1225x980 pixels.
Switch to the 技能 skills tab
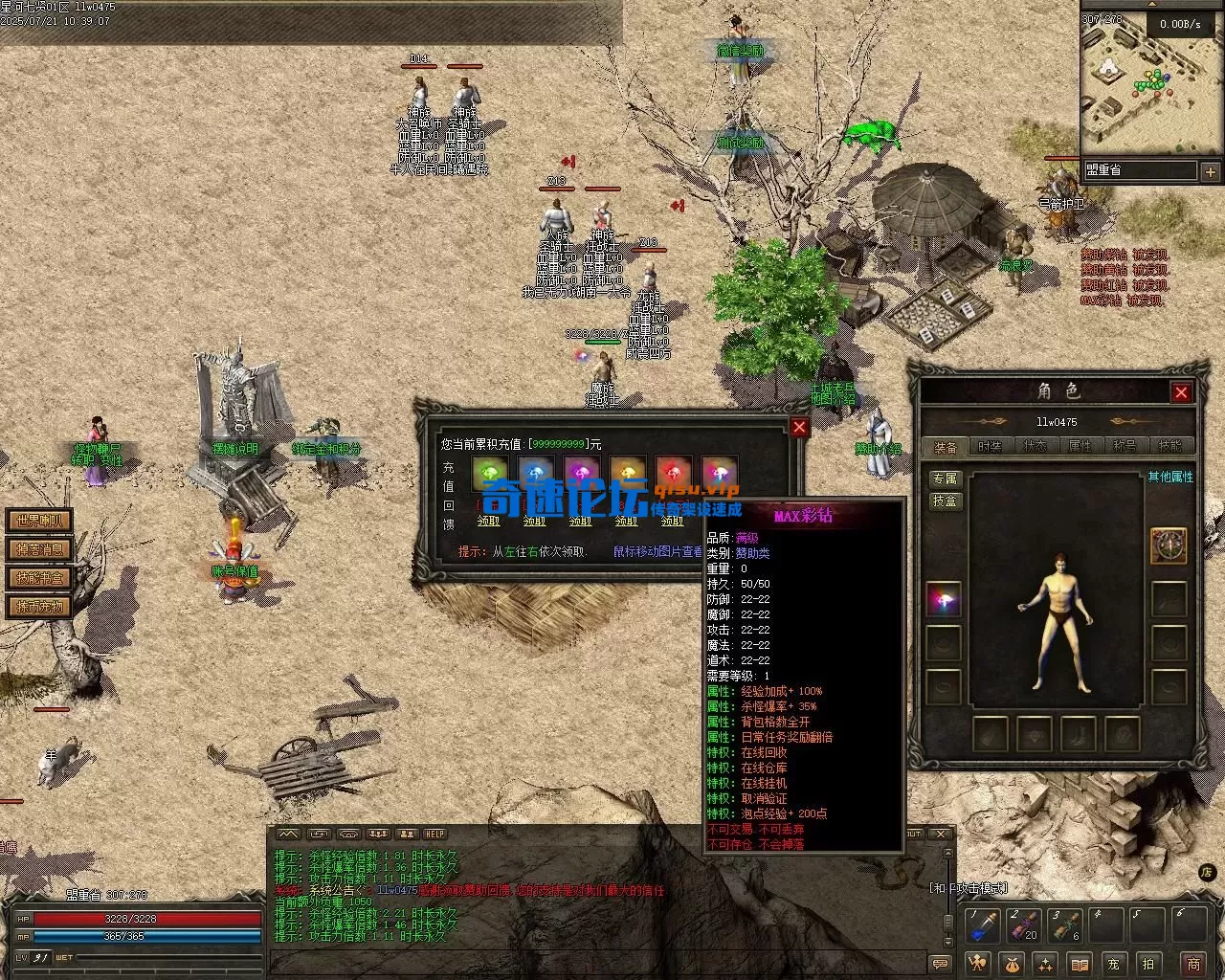pos(1169,446)
